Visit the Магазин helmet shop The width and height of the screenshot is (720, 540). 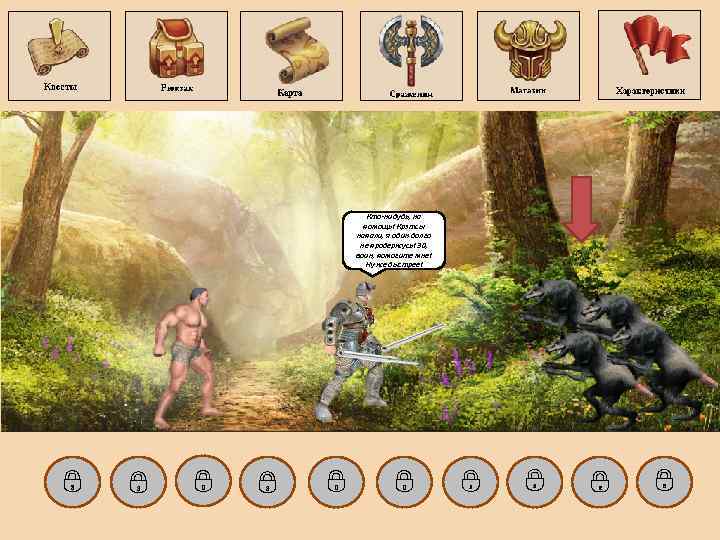(x=528, y=55)
